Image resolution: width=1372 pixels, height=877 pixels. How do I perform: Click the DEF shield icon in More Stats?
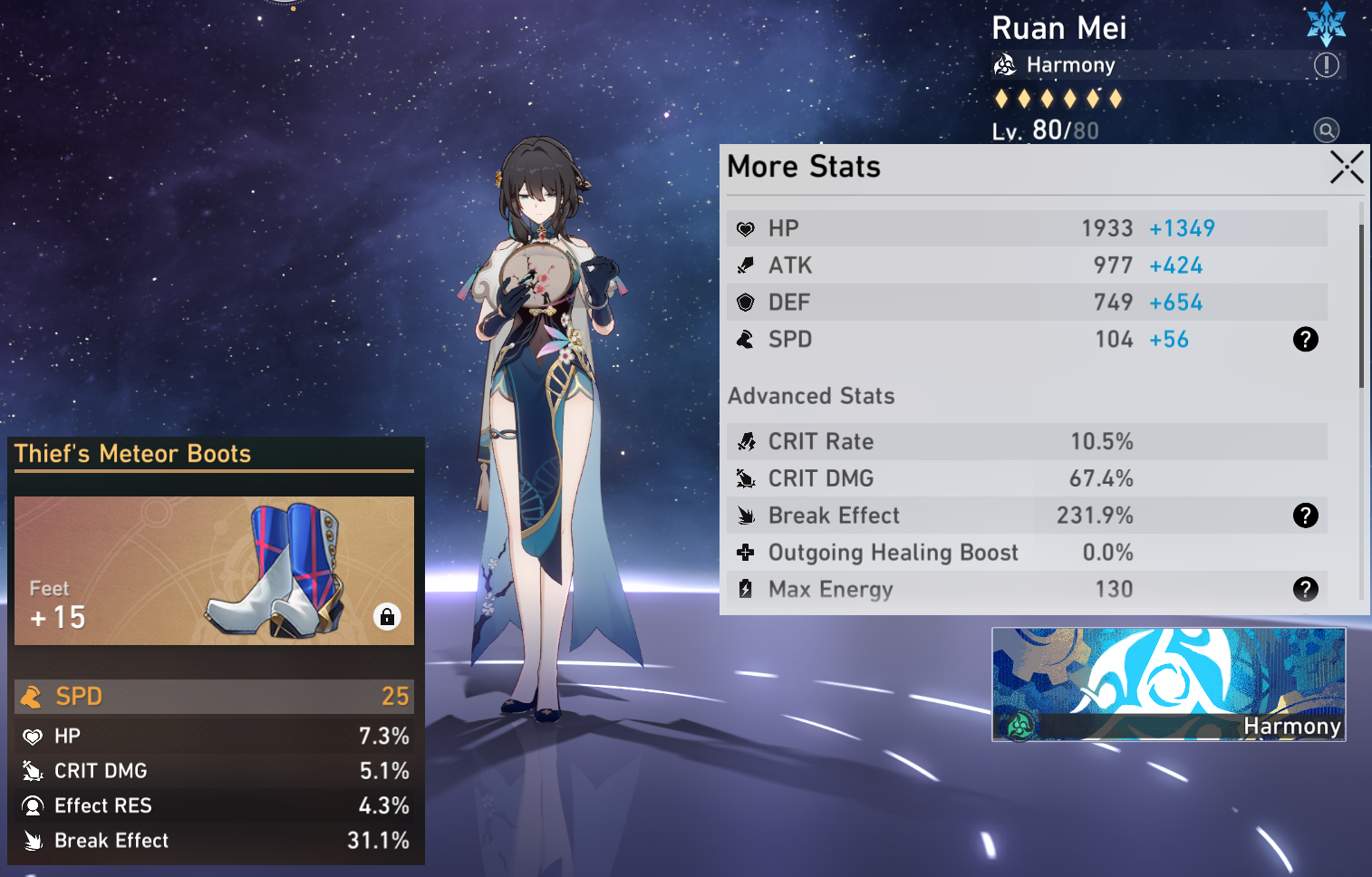[x=744, y=302]
